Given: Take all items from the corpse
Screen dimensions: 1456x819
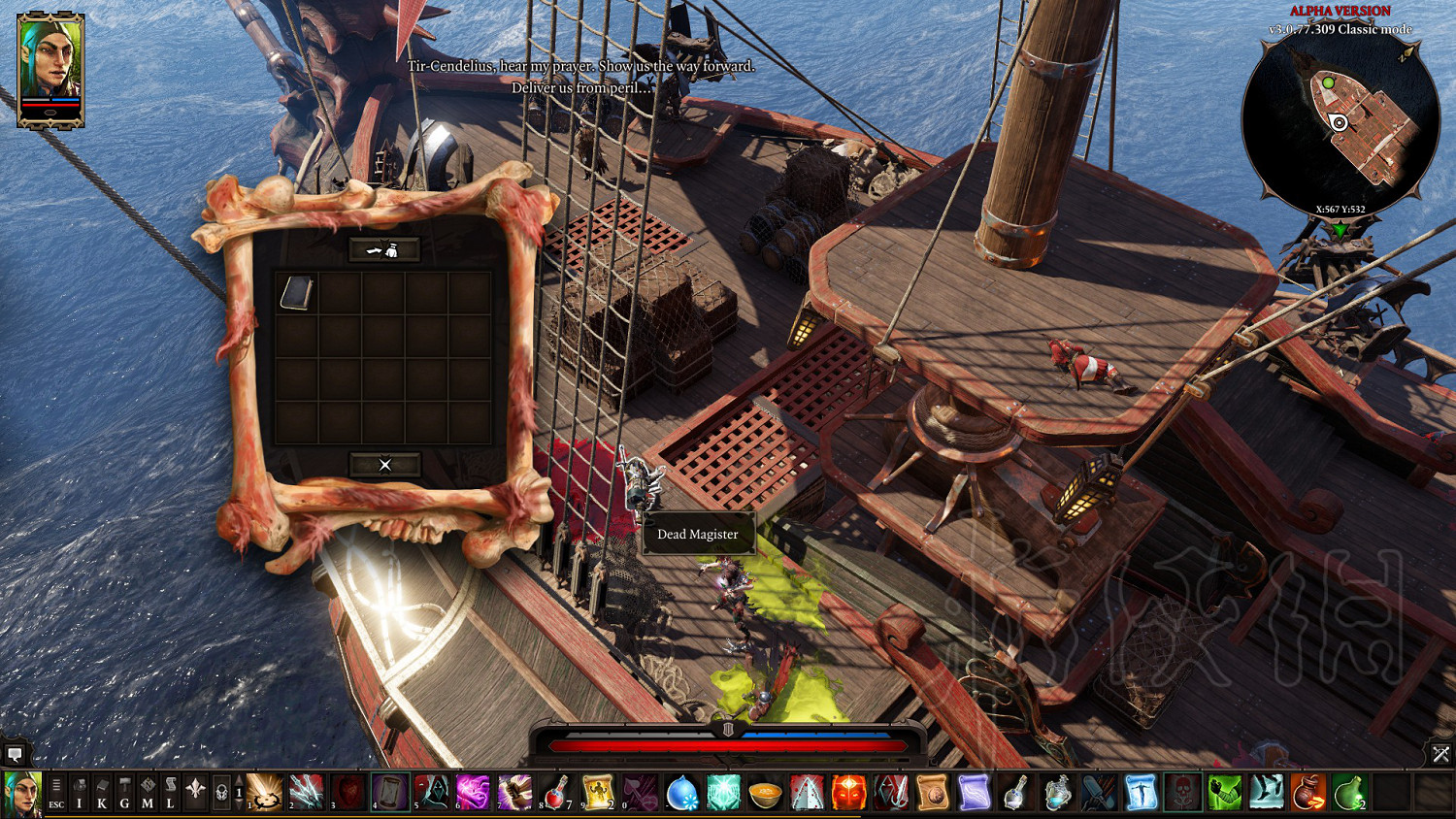Looking at the screenshot, I should tap(384, 250).
